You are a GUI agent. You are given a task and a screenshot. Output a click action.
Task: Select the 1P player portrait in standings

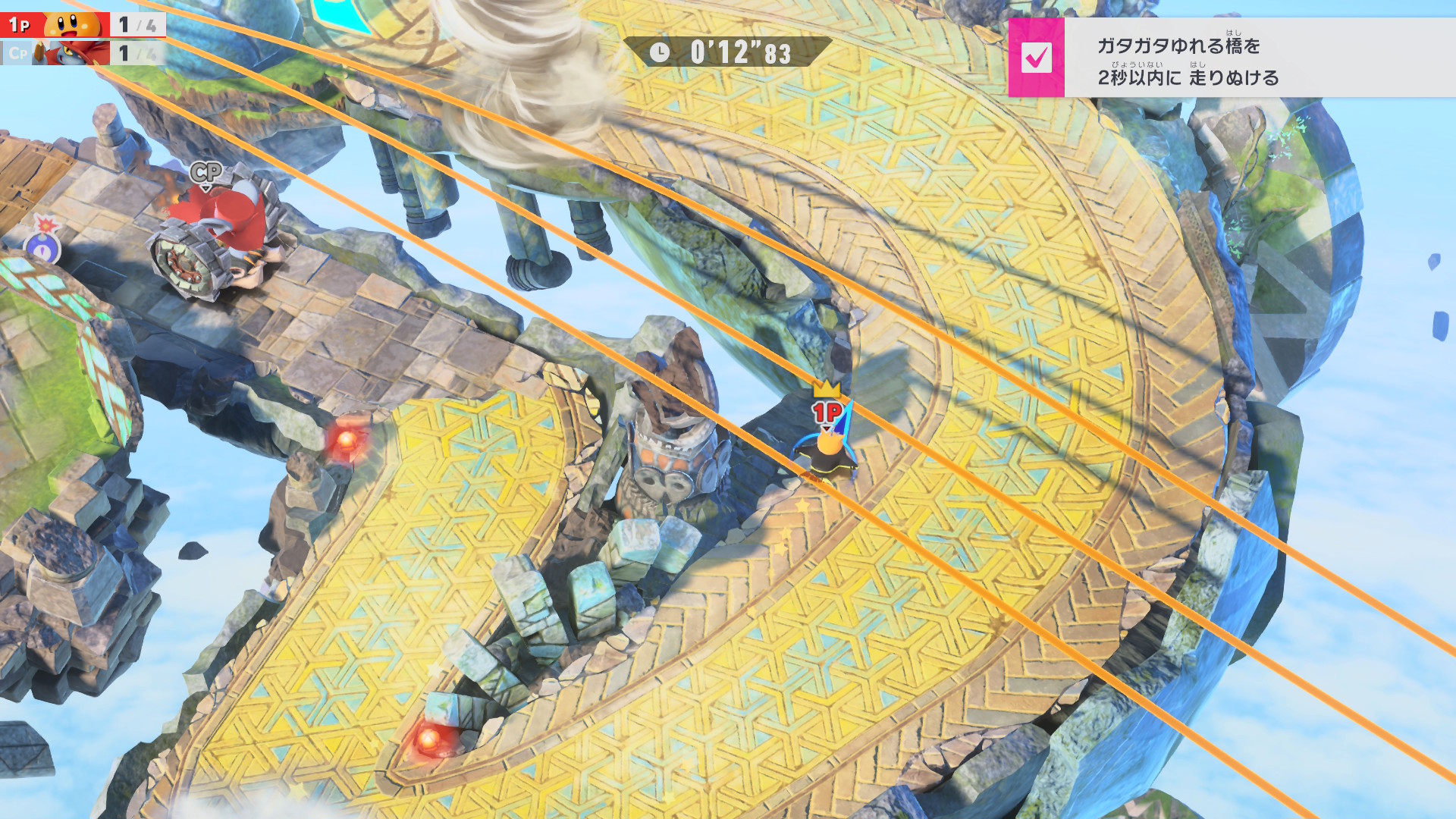click(73, 24)
